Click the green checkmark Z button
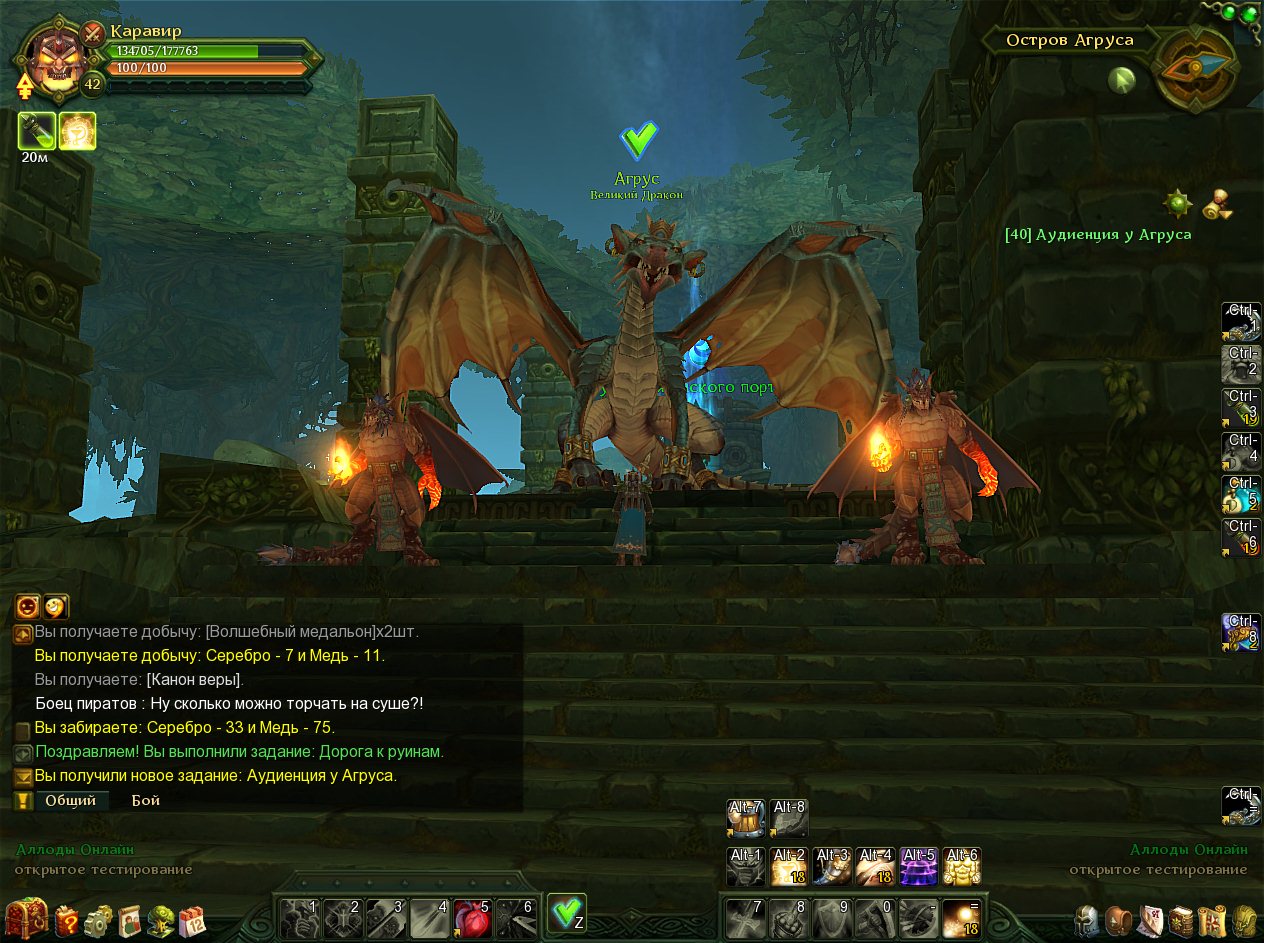This screenshot has height=943, width=1264. [567, 914]
